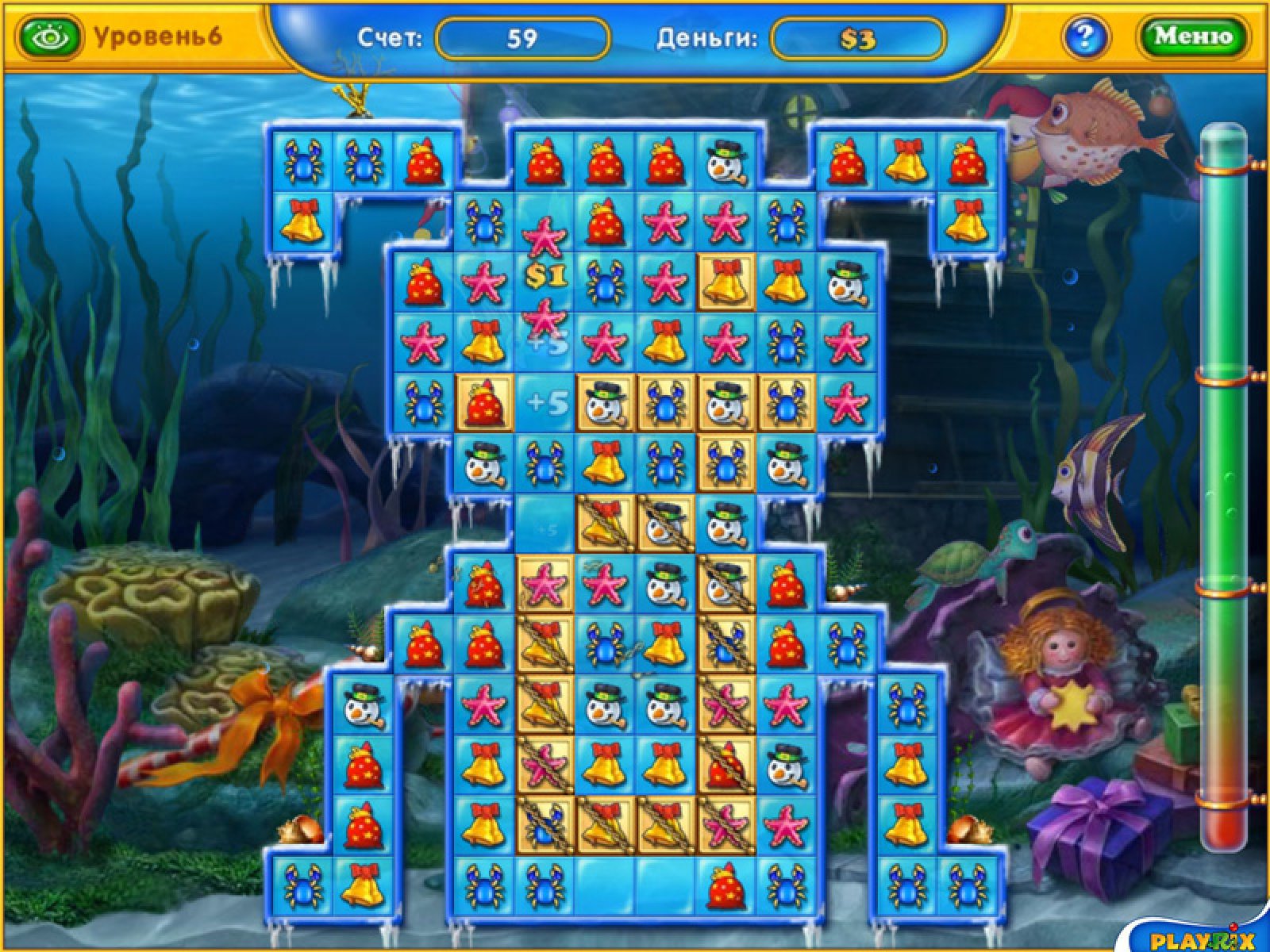Pick the unchained red gift bag on gold tile
The width and height of the screenshot is (1270, 952).
484,404
